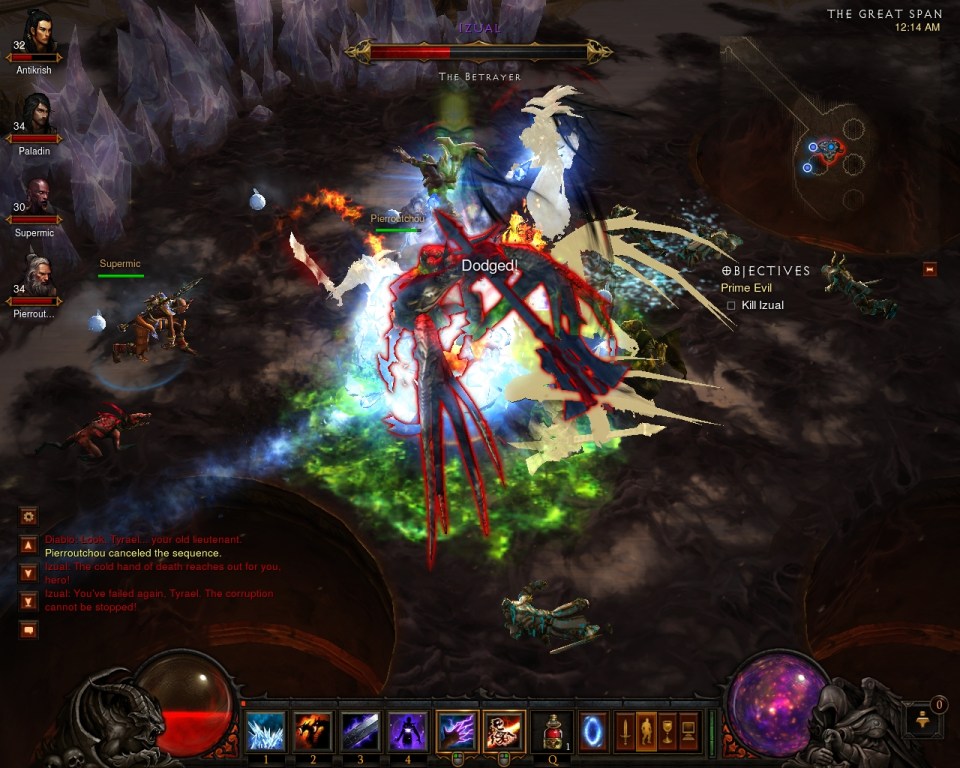Trigger the purple blade skill in slot 3
This screenshot has height=768, width=960.
tap(360, 731)
